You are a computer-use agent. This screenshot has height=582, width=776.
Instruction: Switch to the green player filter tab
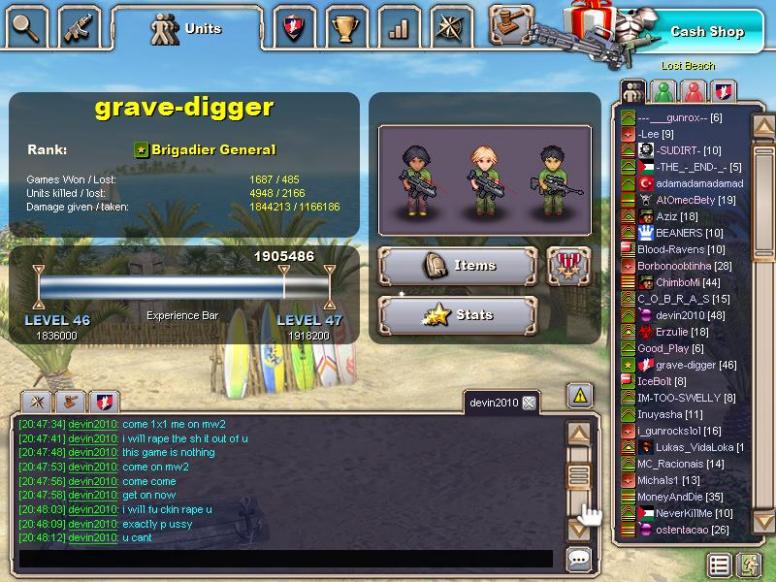[661, 92]
